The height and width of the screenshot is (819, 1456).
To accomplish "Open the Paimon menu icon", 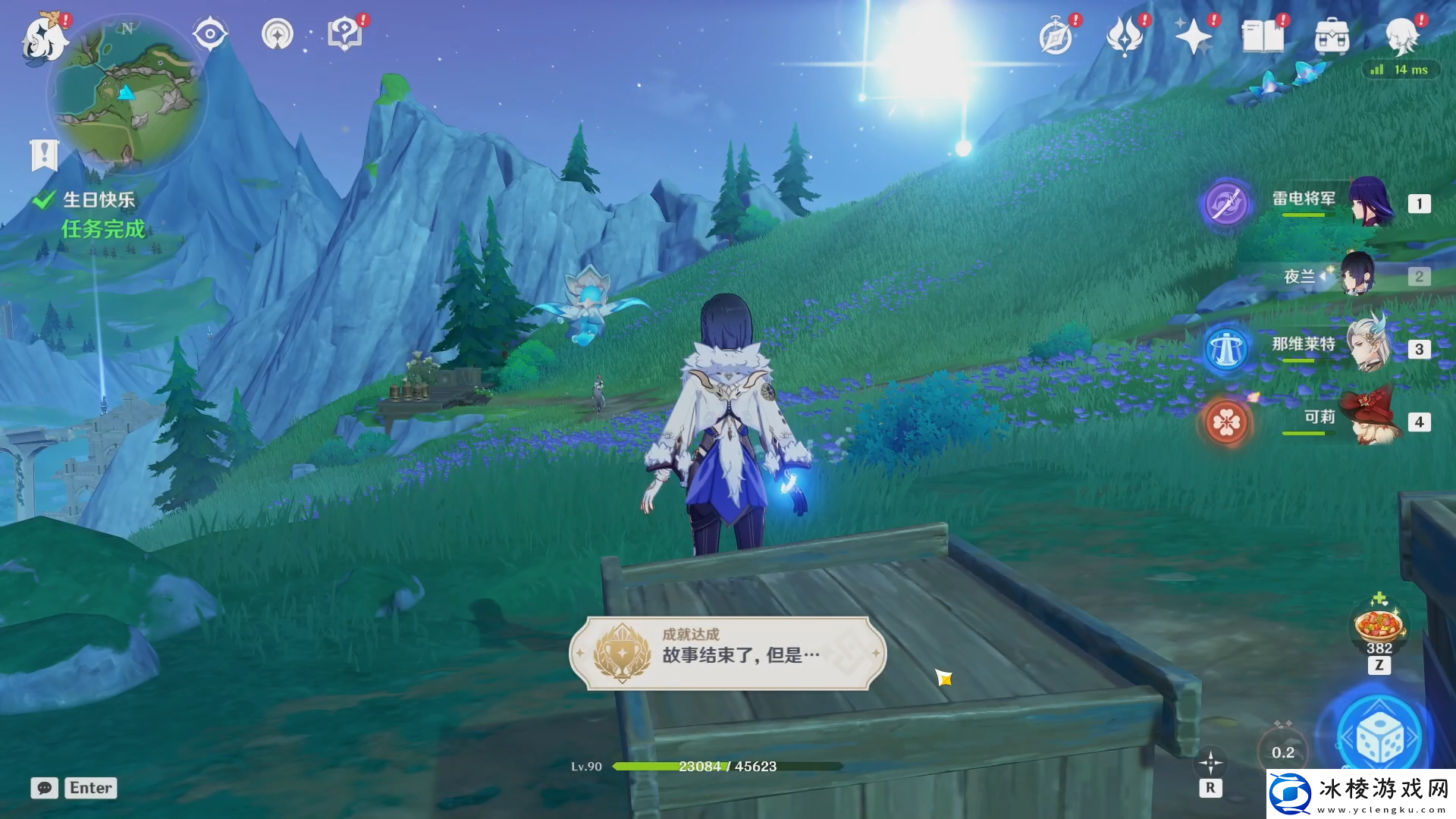I will [x=44, y=38].
